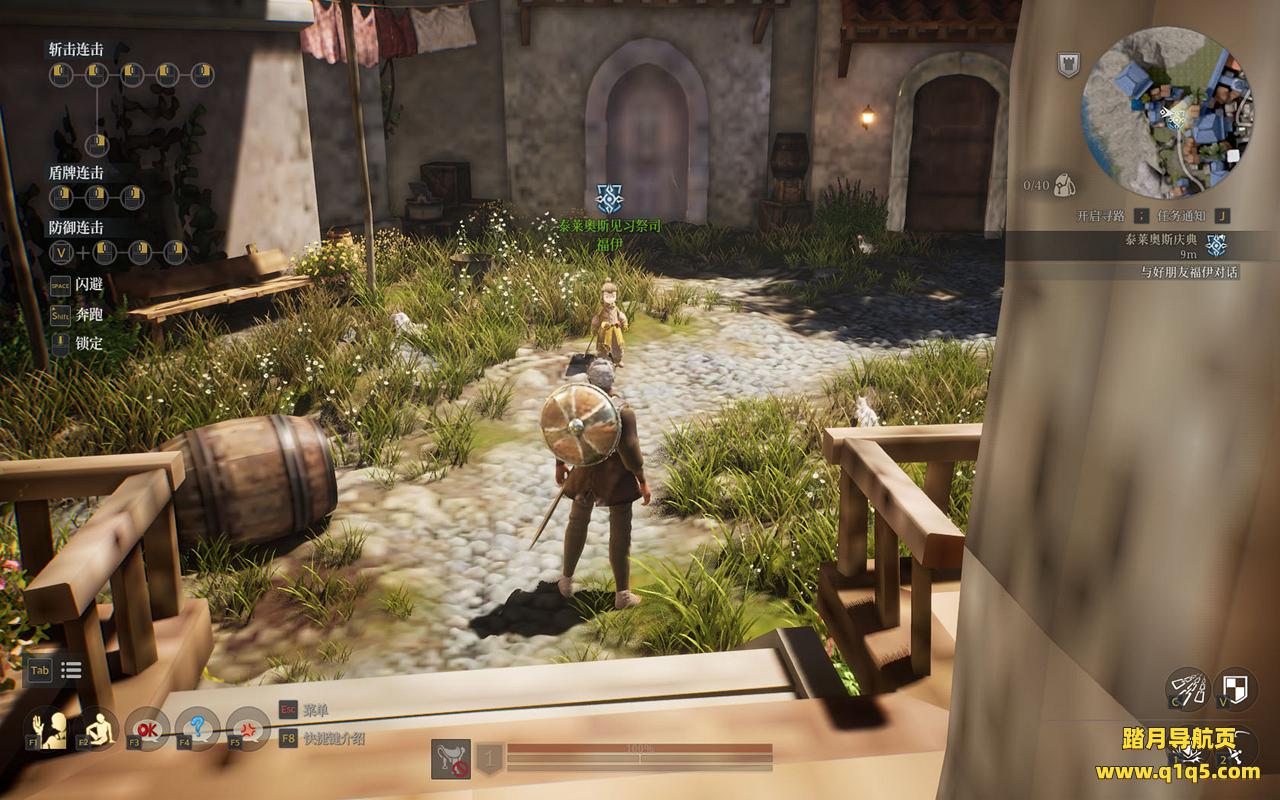1280x800 pixels.
Task: Use the waving greeting emote
Action: point(46,729)
